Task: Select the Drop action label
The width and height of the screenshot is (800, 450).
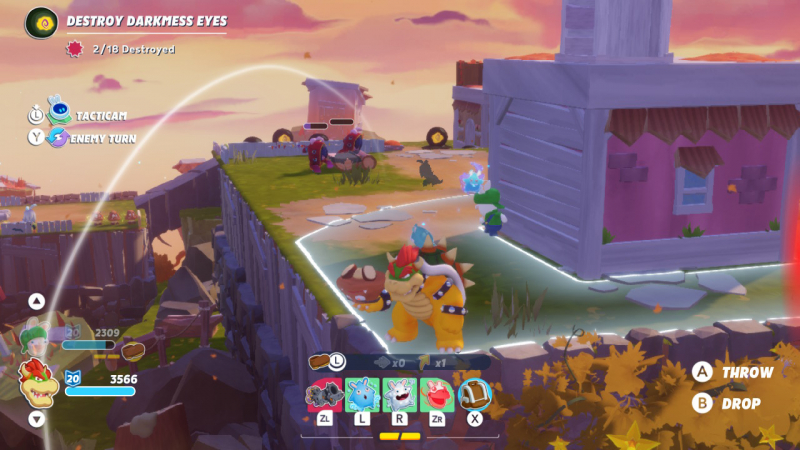Action: pyautogui.click(x=741, y=404)
